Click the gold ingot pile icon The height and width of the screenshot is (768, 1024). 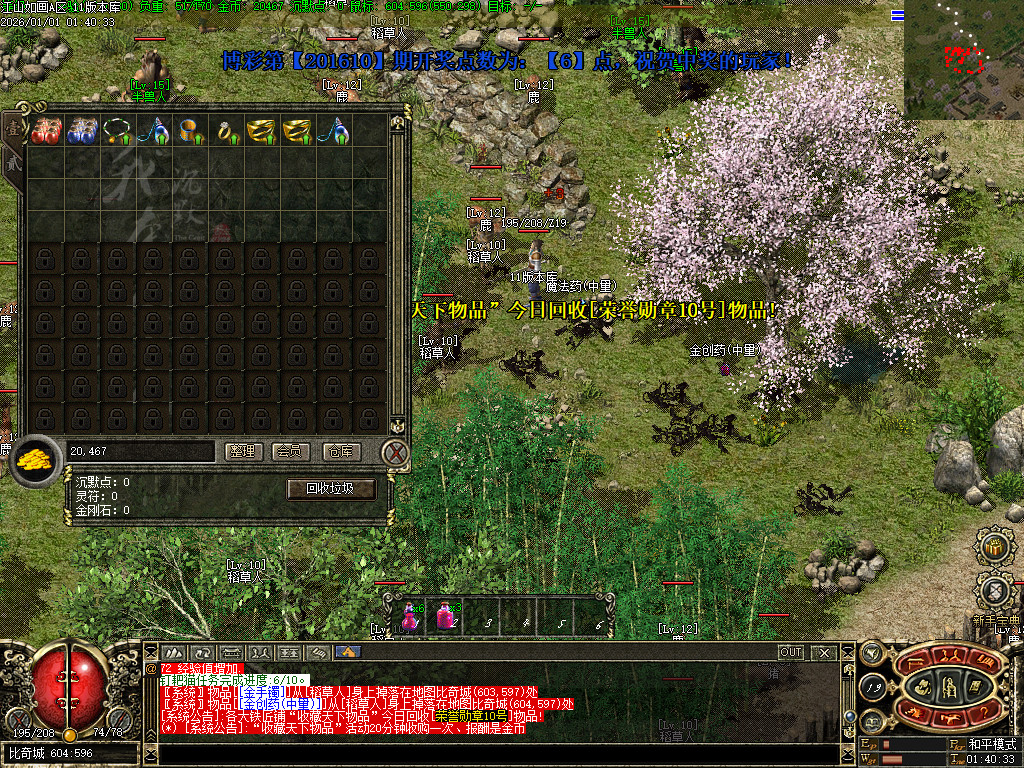(x=36, y=460)
